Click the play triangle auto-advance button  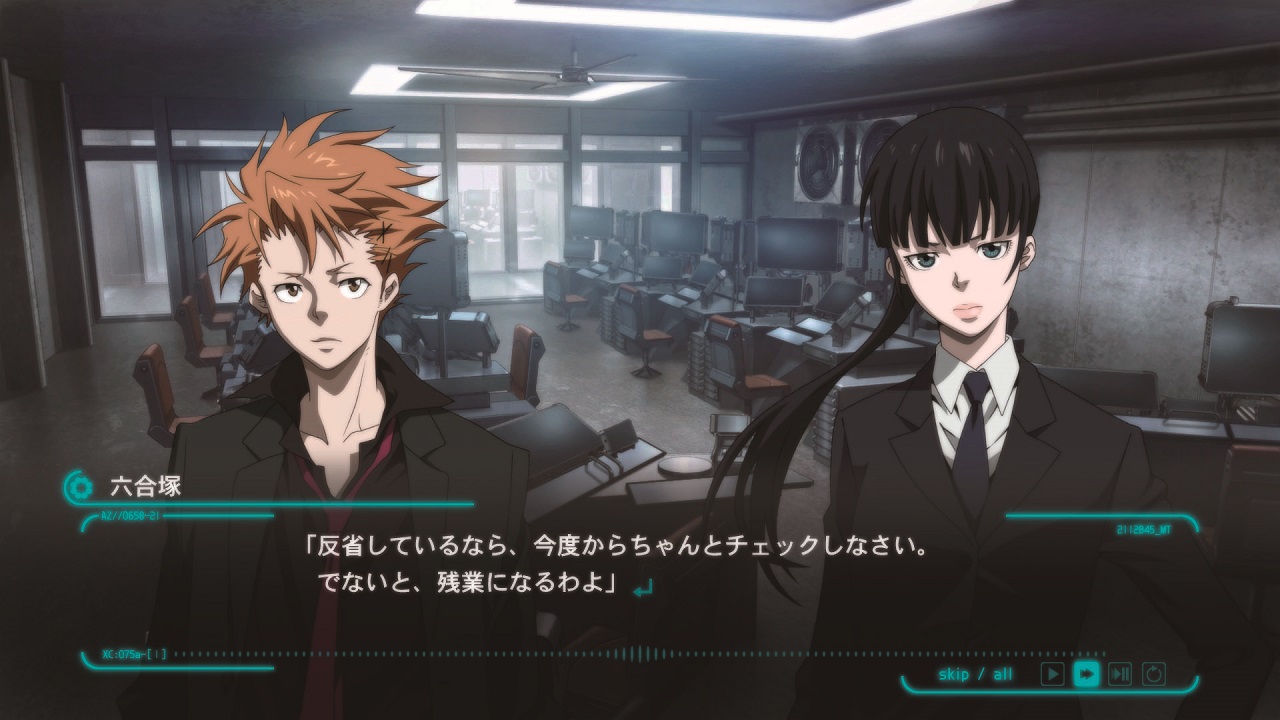1052,674
